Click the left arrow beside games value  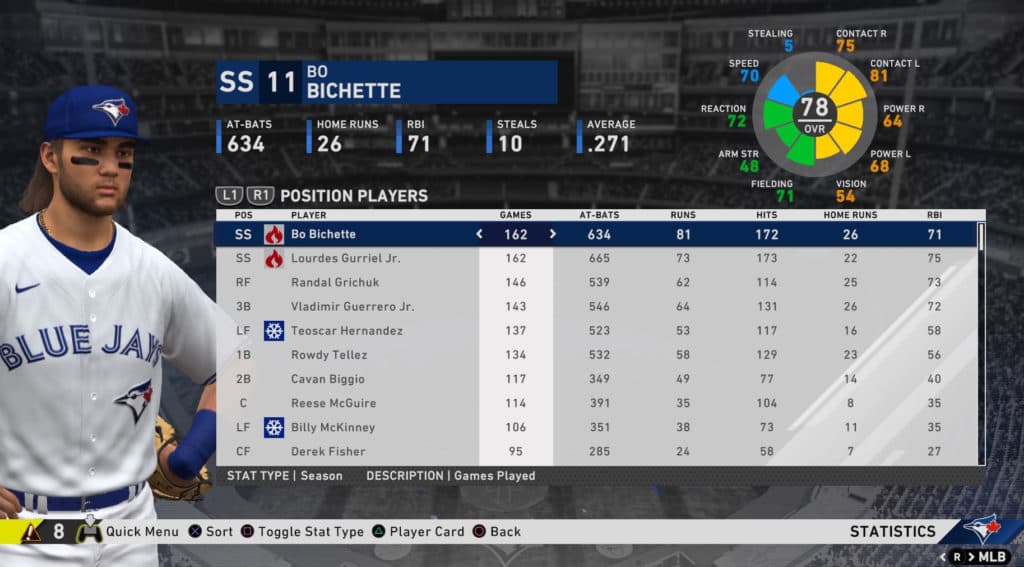point(479,234)
